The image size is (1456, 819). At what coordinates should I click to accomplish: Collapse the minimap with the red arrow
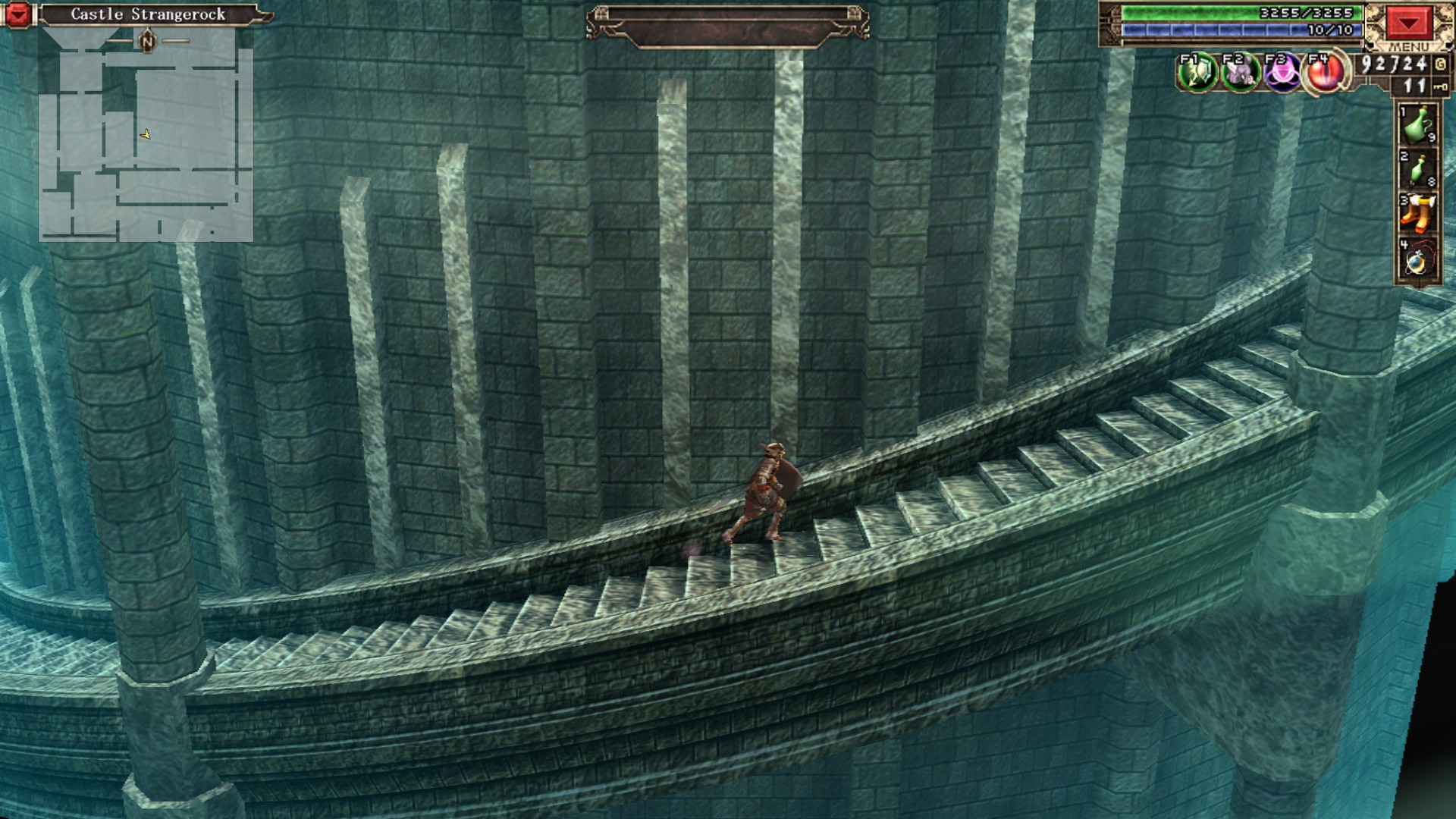coord(18,14)
